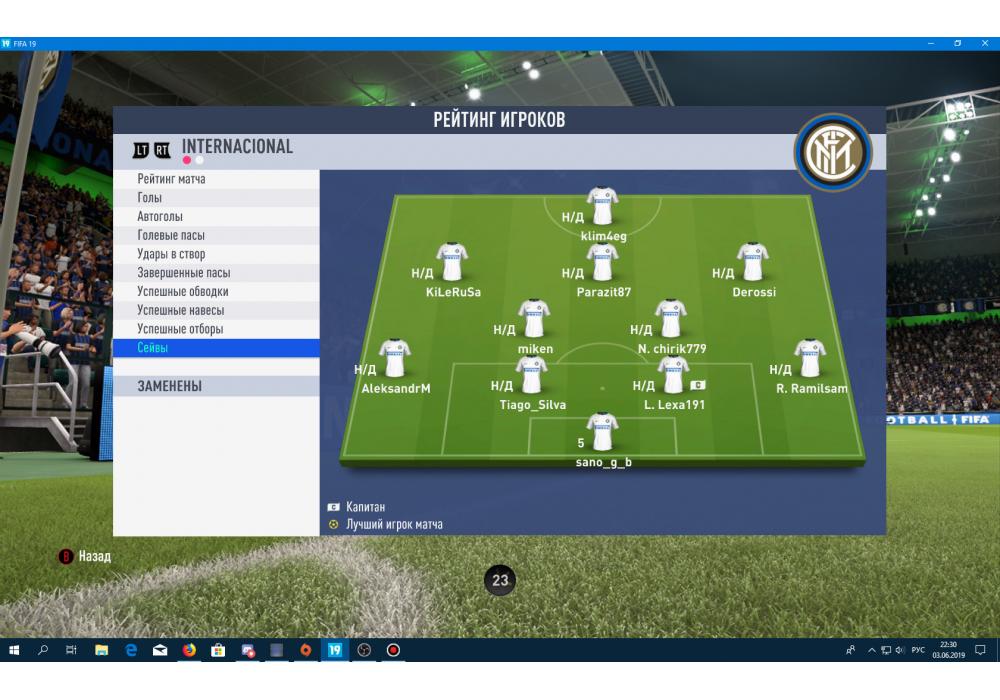The width and height of the screenshot is (1000, 700).
Task: Choose the Голы stat row
Action: (216, 198)
